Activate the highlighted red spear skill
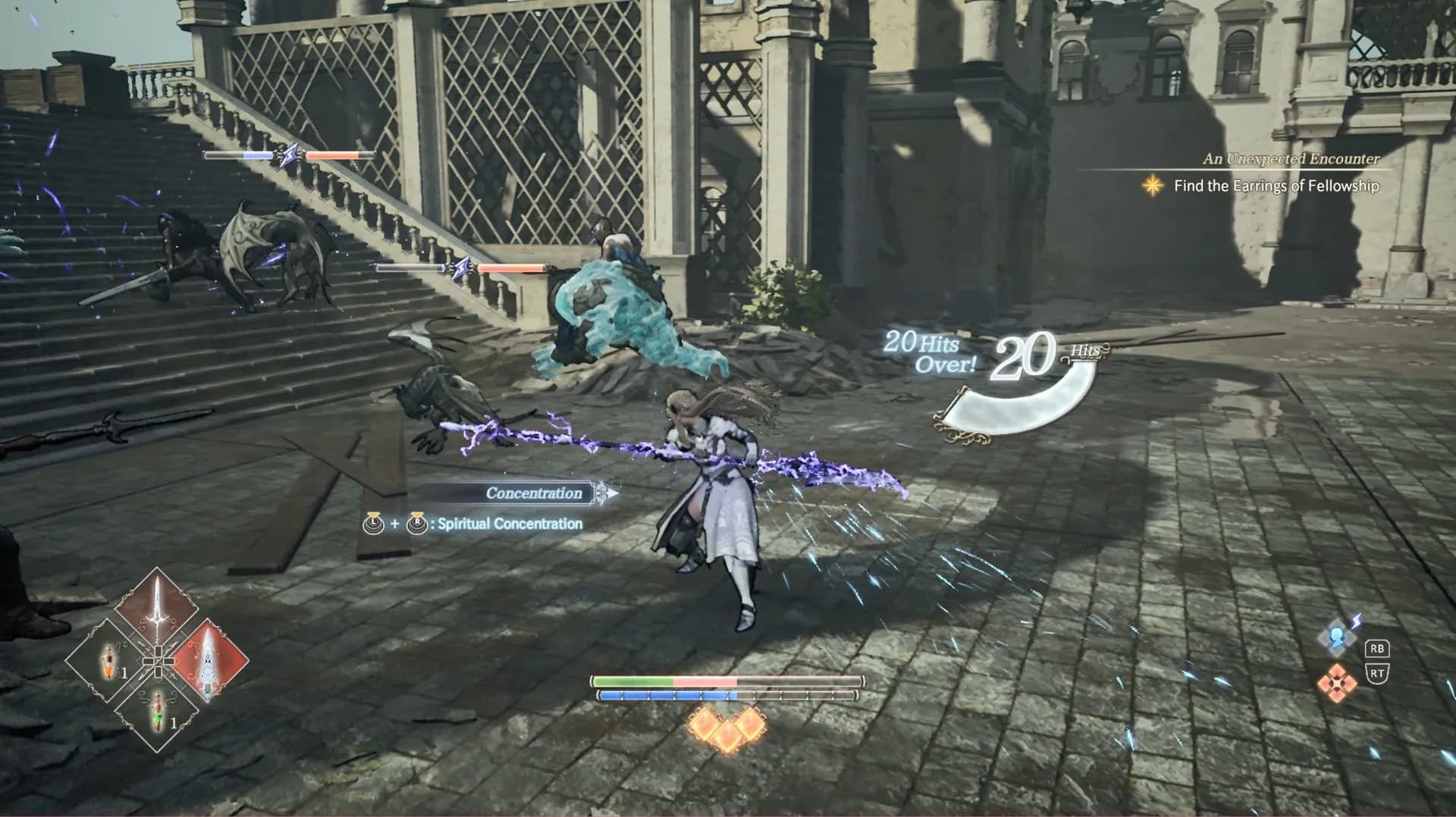 pyautogui.click(x=208, y=661)
